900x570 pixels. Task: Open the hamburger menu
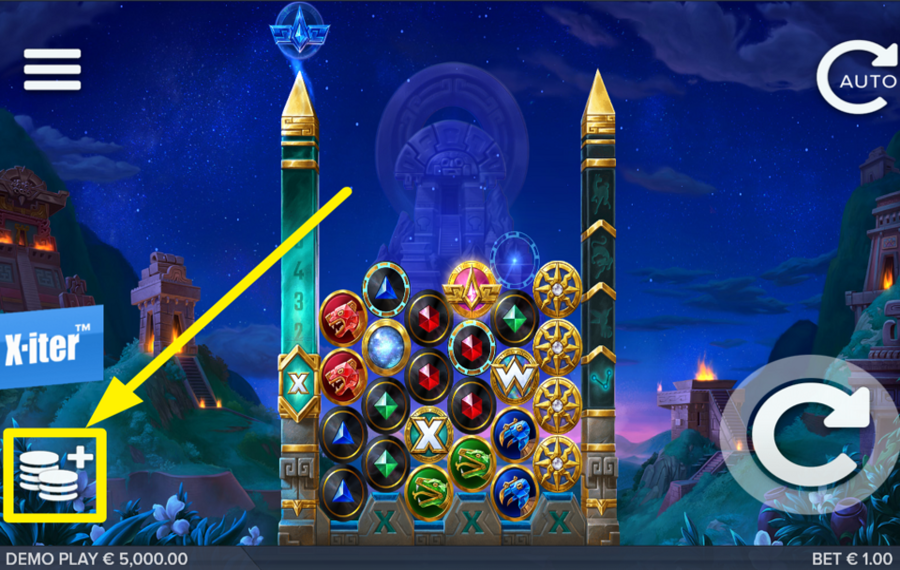click(x=52, y=69)
